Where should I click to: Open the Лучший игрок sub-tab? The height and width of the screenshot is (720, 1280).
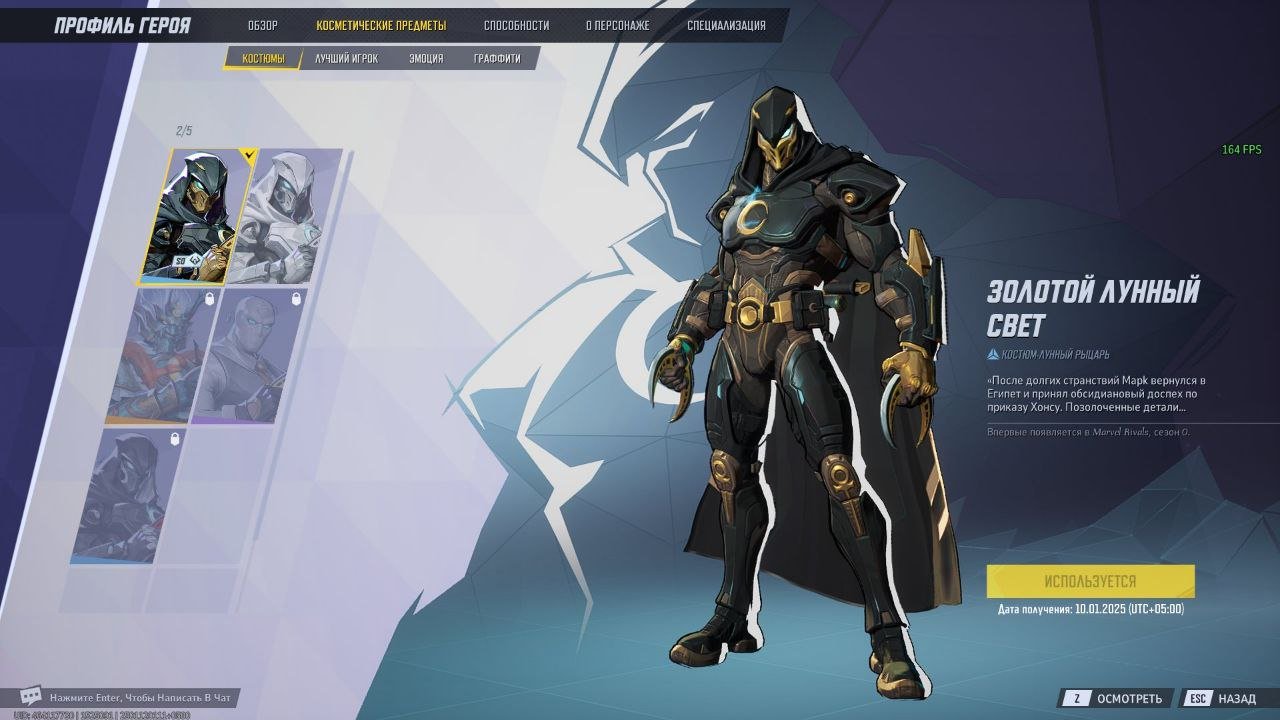pyautogui.click(x=346, y=59)
